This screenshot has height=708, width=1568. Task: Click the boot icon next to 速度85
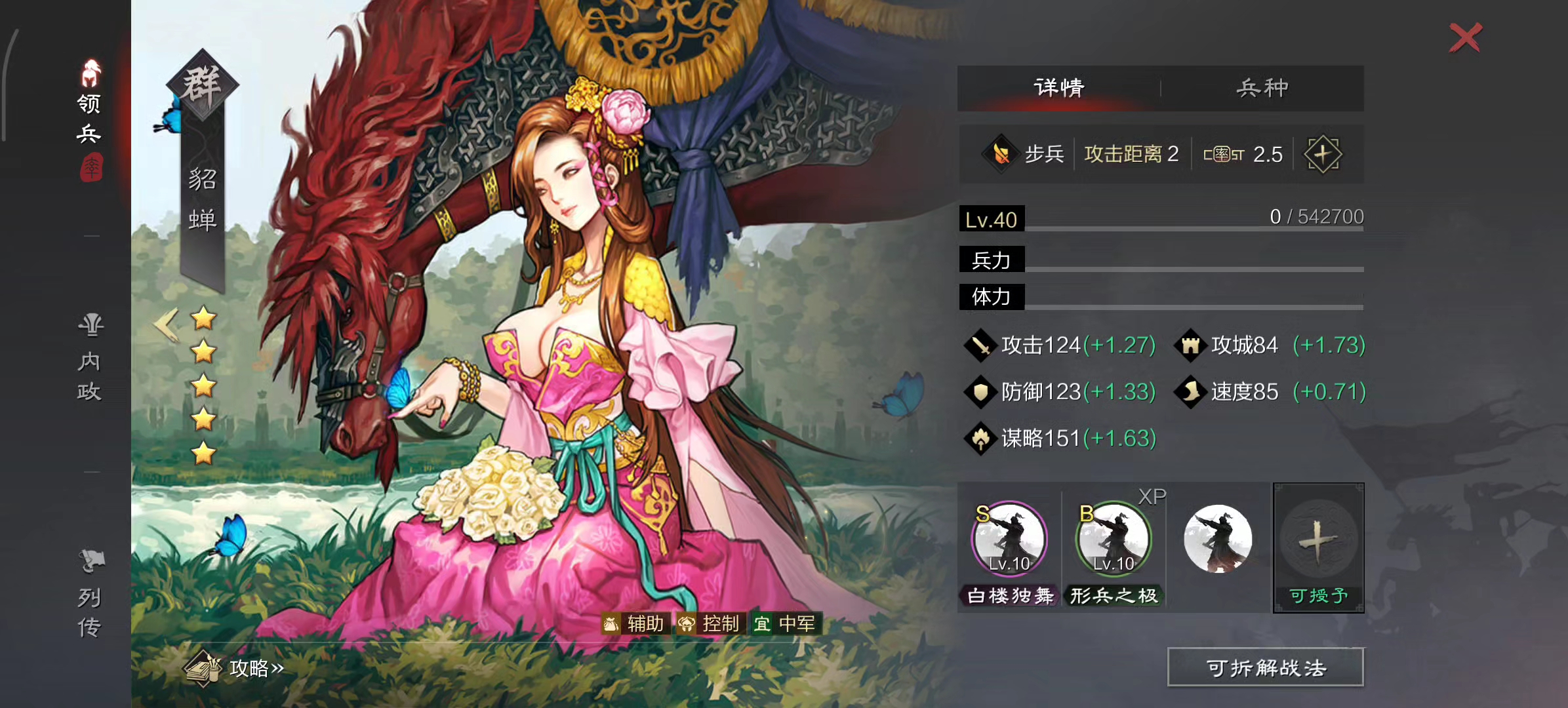1192,391
